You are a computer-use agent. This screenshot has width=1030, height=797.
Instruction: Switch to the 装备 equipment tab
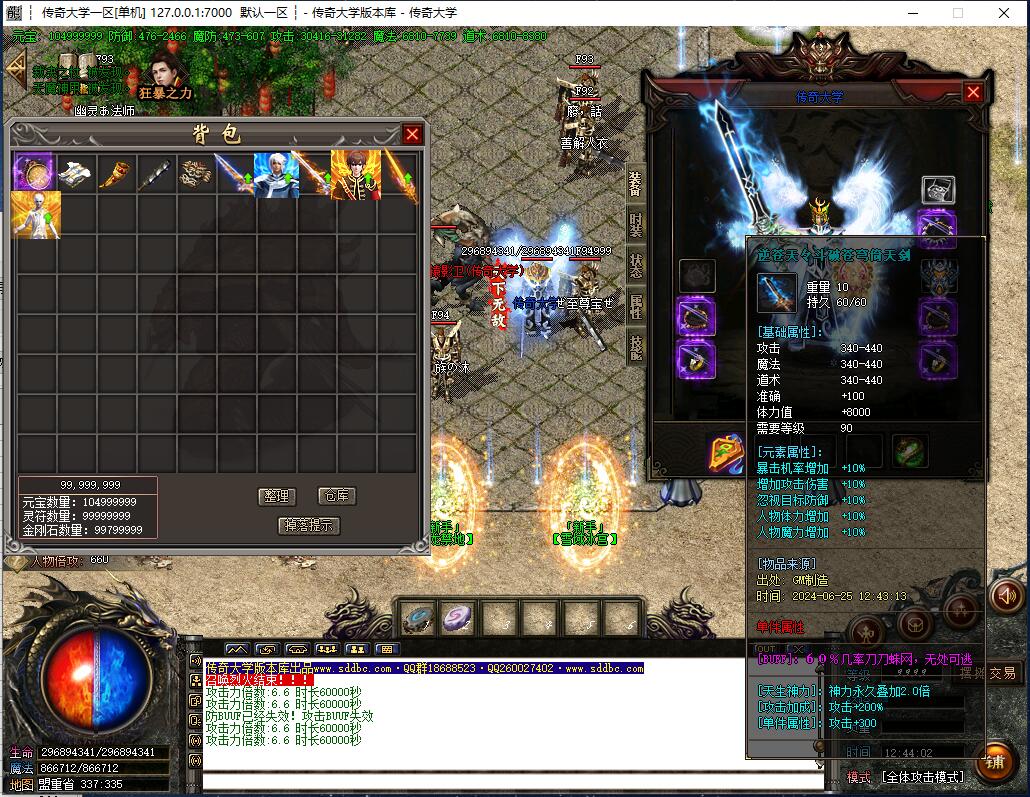[636, 184]
